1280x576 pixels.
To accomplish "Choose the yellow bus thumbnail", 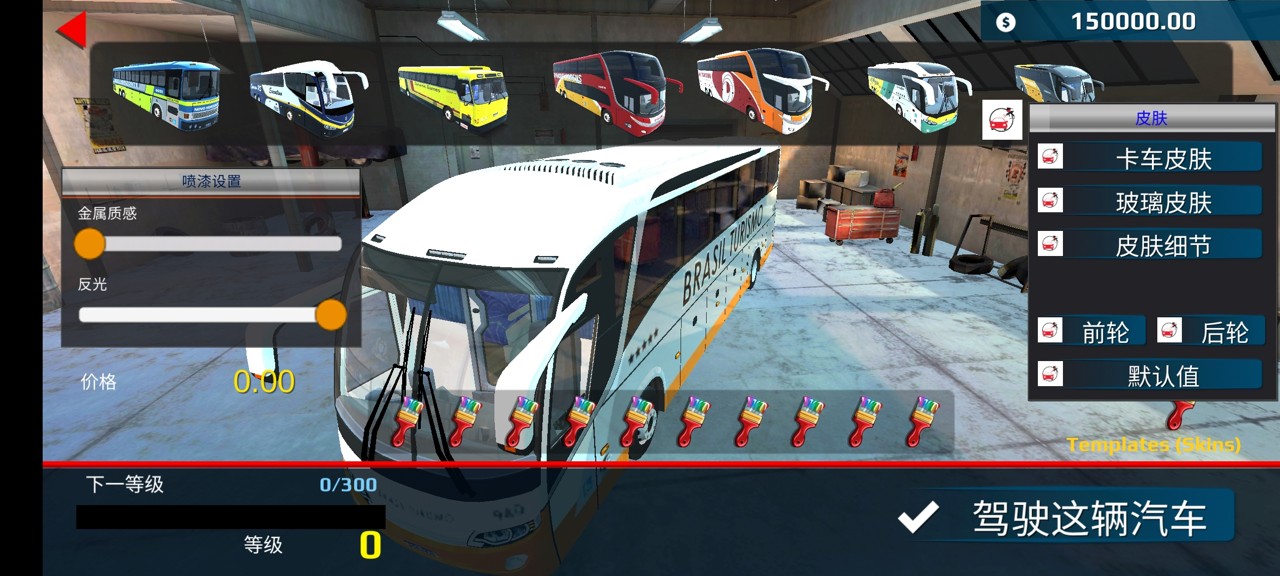I will 453,96.
